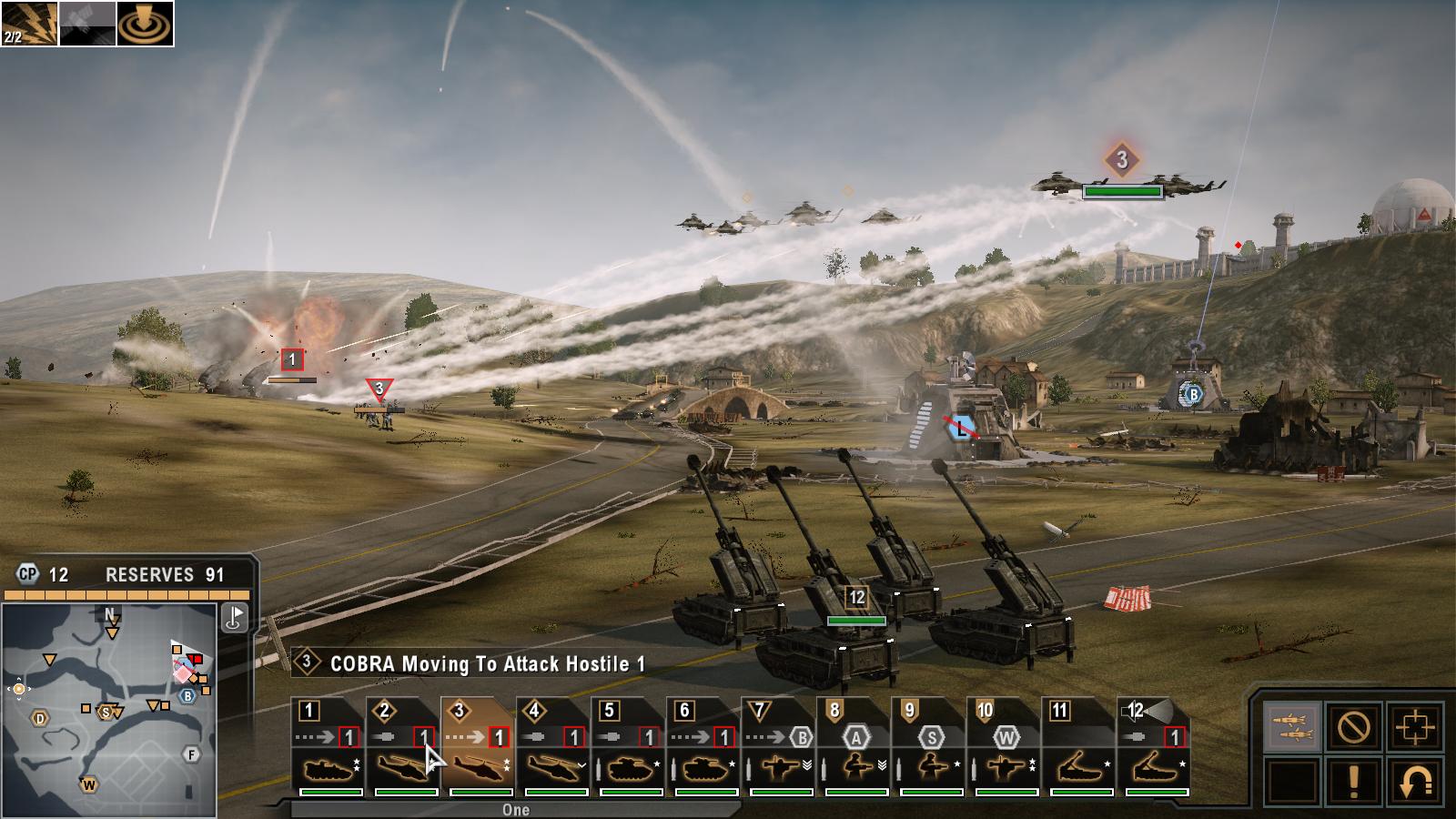Call reinforcements with the drop-target icon
Image resolution: width=1456 pixels, height=819 pixels.
146,24
